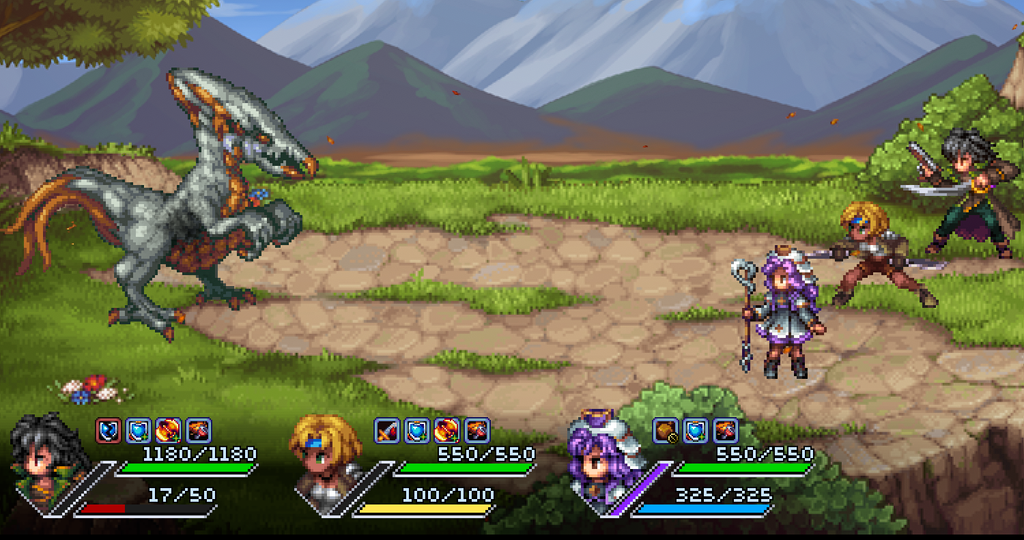Inspect the purple-haired mage's blue shield buff icon
Image resolution: width=1024 pixels, height=540 pixels.
pos(696,430)
